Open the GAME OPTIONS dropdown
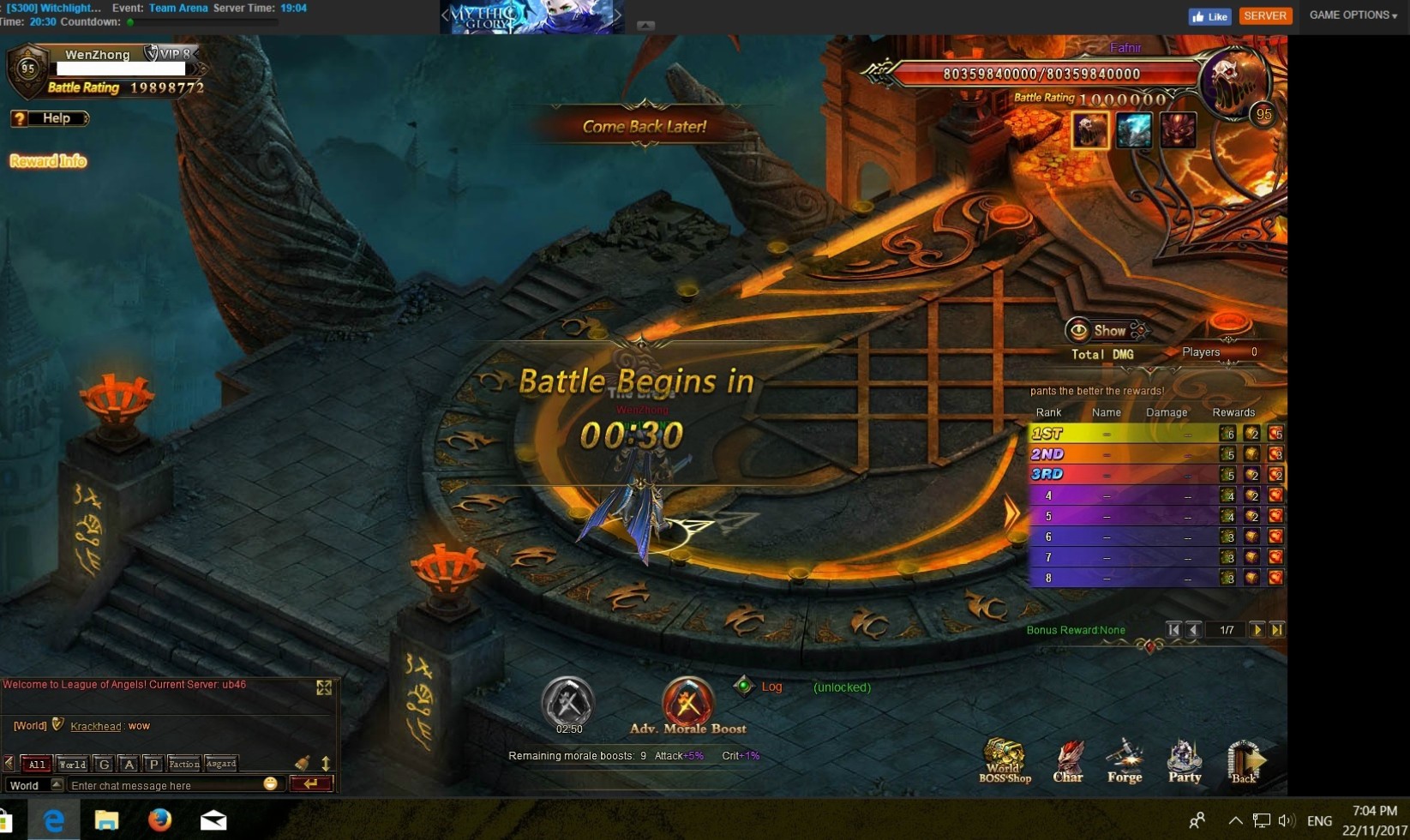 point(1353,15)
